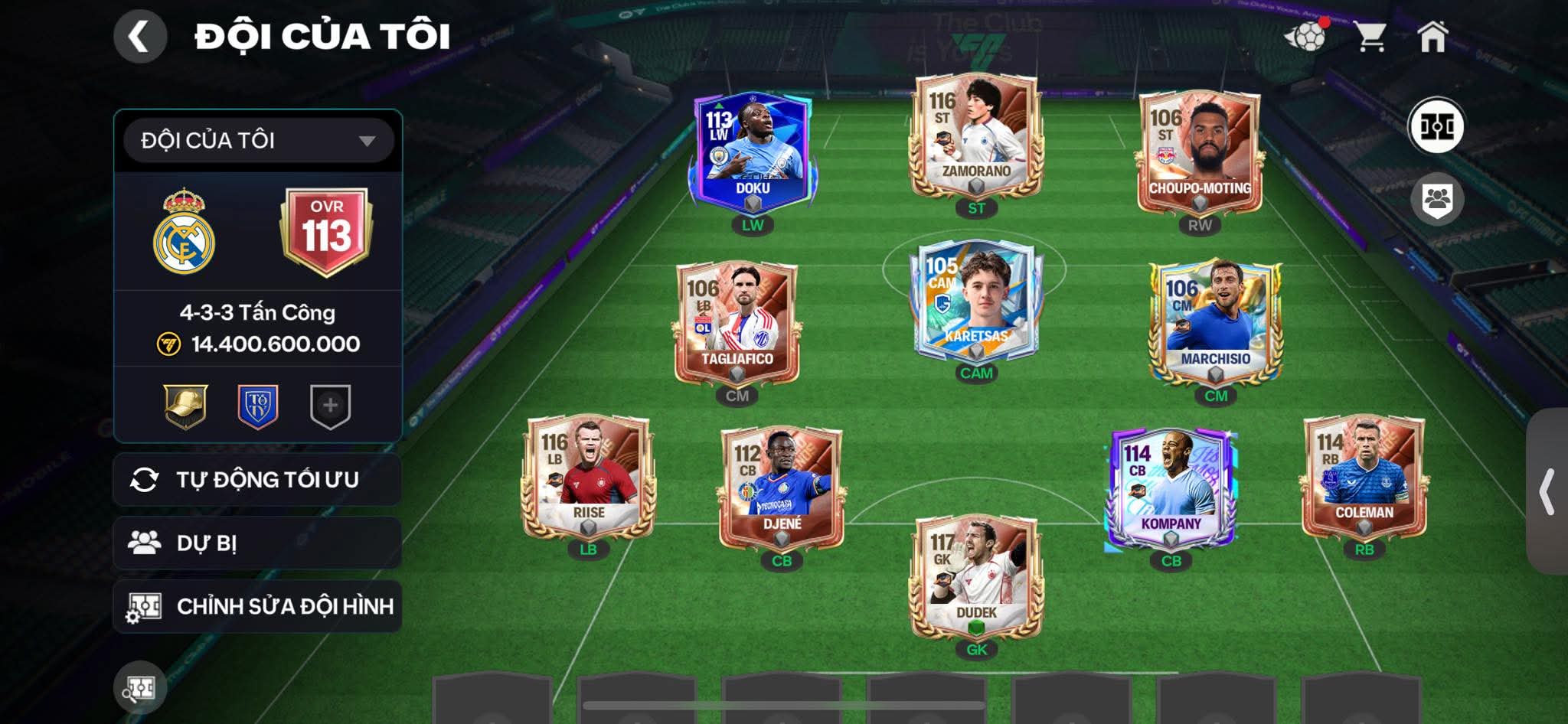
Task: Select goalkeeper Dudek's card
Action: point(975,578)
